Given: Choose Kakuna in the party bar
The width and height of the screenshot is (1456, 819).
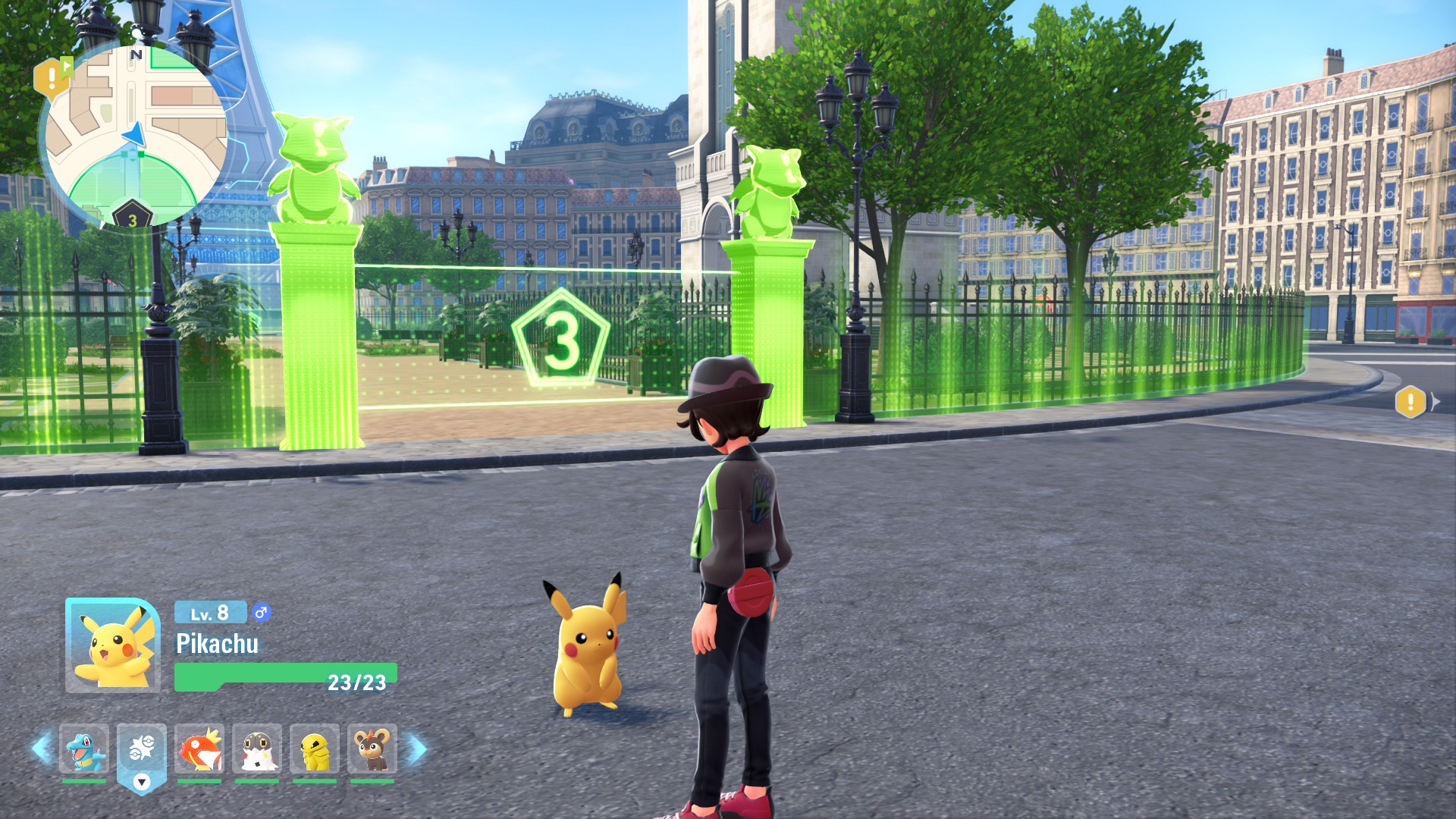Looking at the screenshot, I should coord(315,749).
